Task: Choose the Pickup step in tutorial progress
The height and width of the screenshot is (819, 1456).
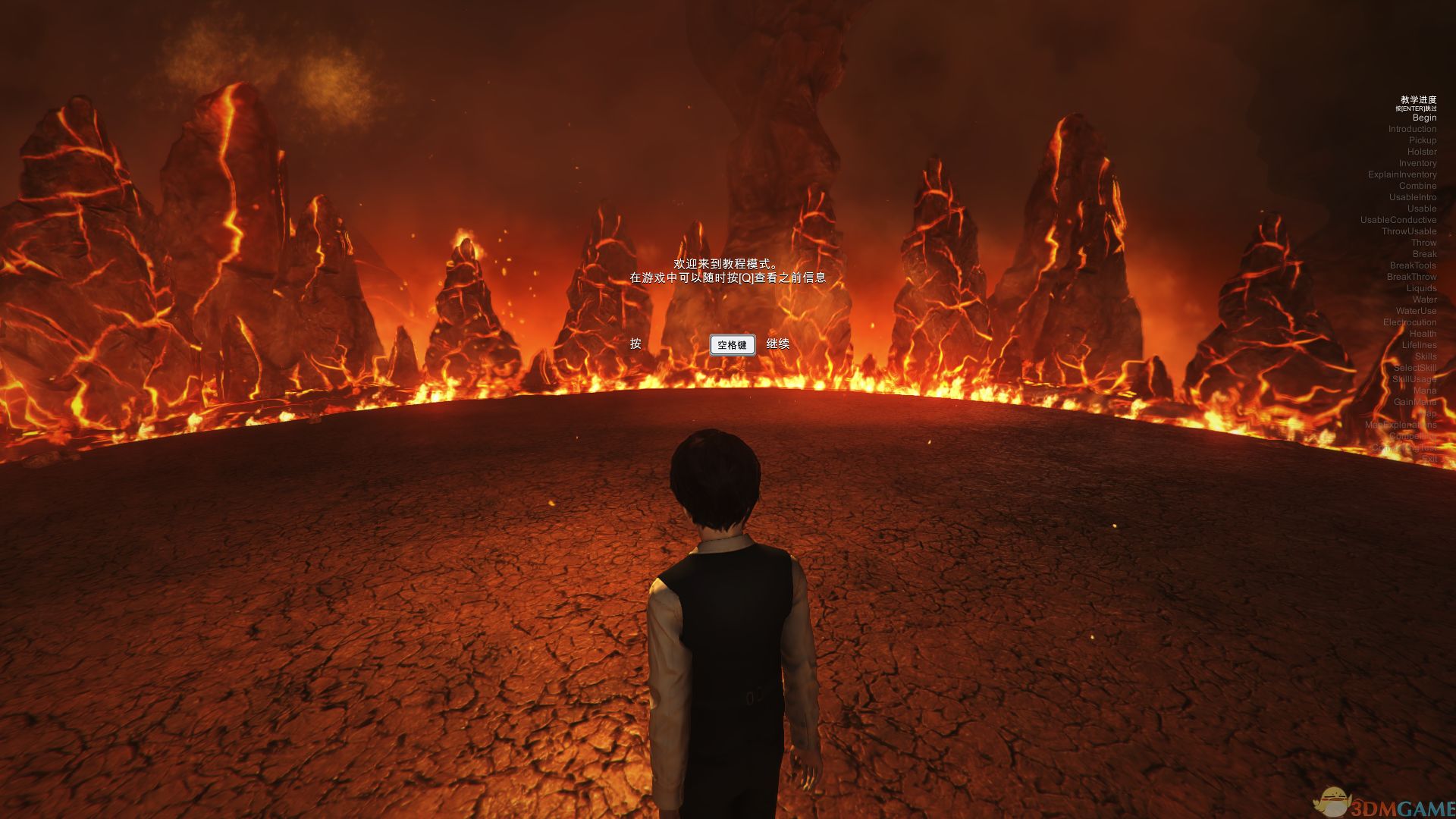Action: coord(1422,140)
